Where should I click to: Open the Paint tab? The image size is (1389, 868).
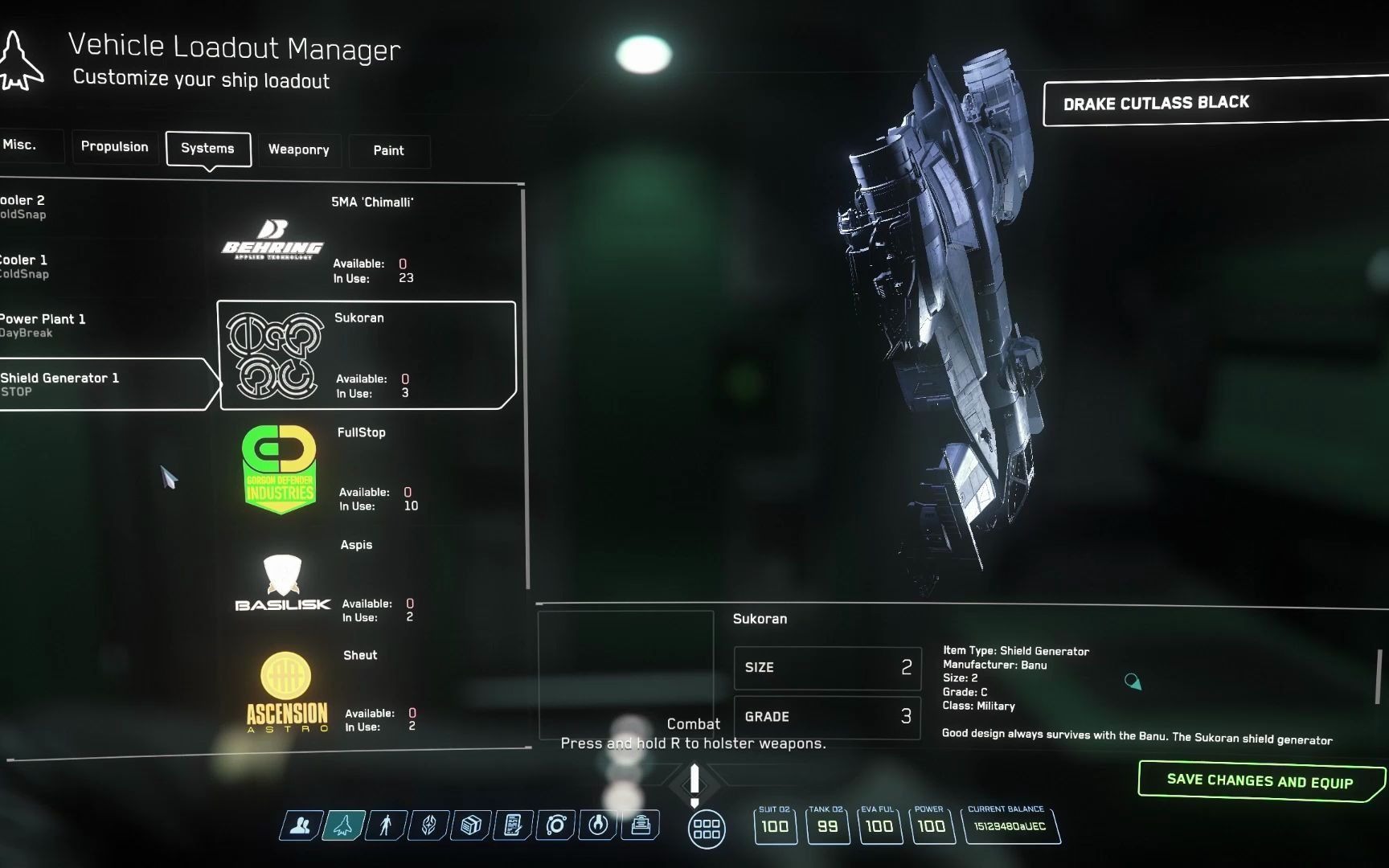click(389, 150)
